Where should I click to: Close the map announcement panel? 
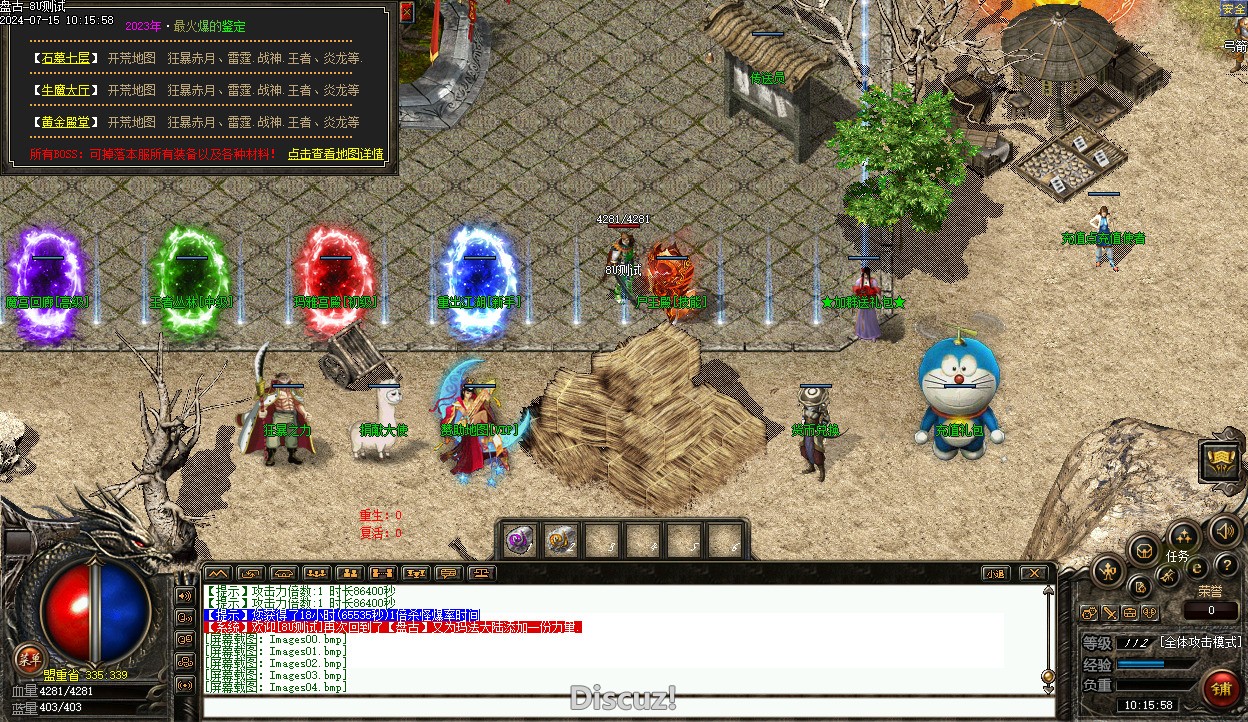tap(406, 12)
